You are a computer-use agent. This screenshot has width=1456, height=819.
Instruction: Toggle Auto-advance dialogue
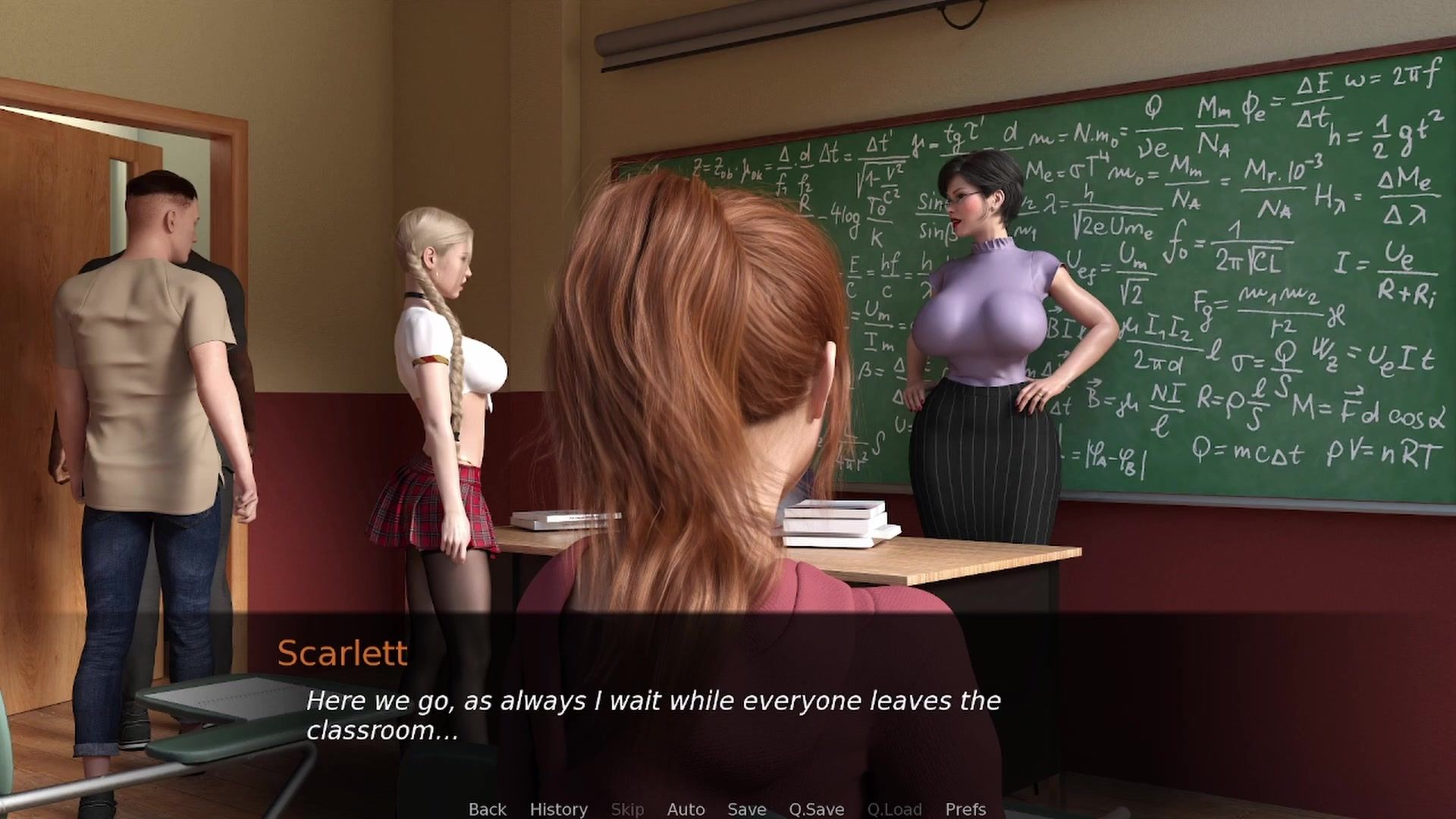click(x=686, y=809)
